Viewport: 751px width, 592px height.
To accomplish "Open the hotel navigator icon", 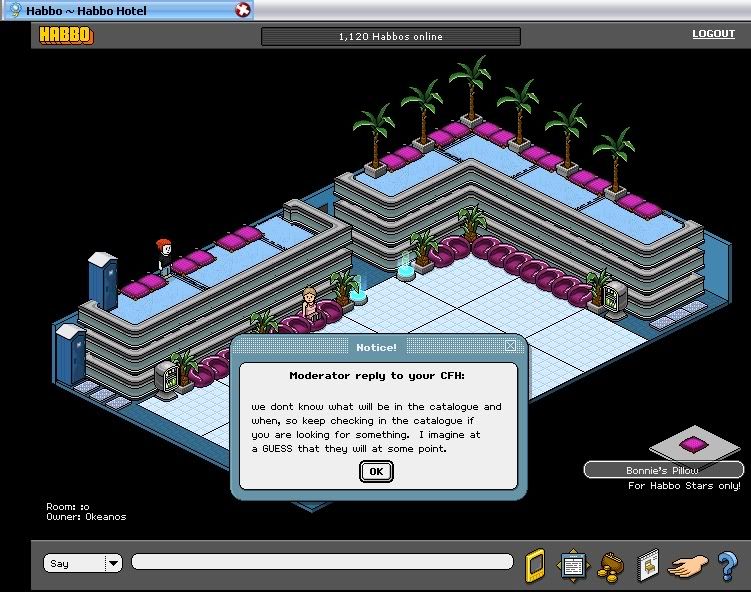I will (572, 565).
